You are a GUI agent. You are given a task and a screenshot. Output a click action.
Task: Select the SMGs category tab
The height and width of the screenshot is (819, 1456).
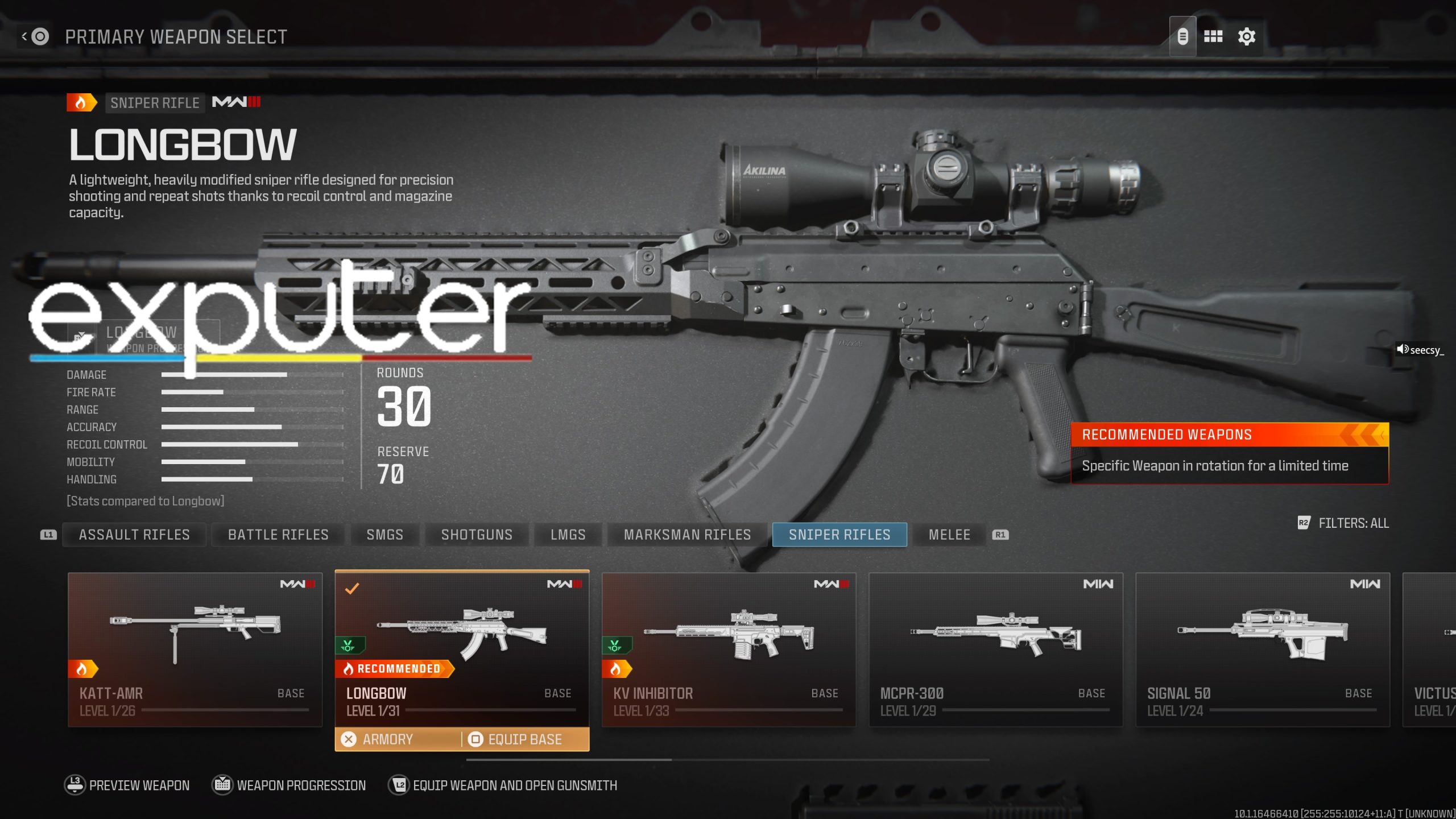pyautogui.click(x=384, y=535)
